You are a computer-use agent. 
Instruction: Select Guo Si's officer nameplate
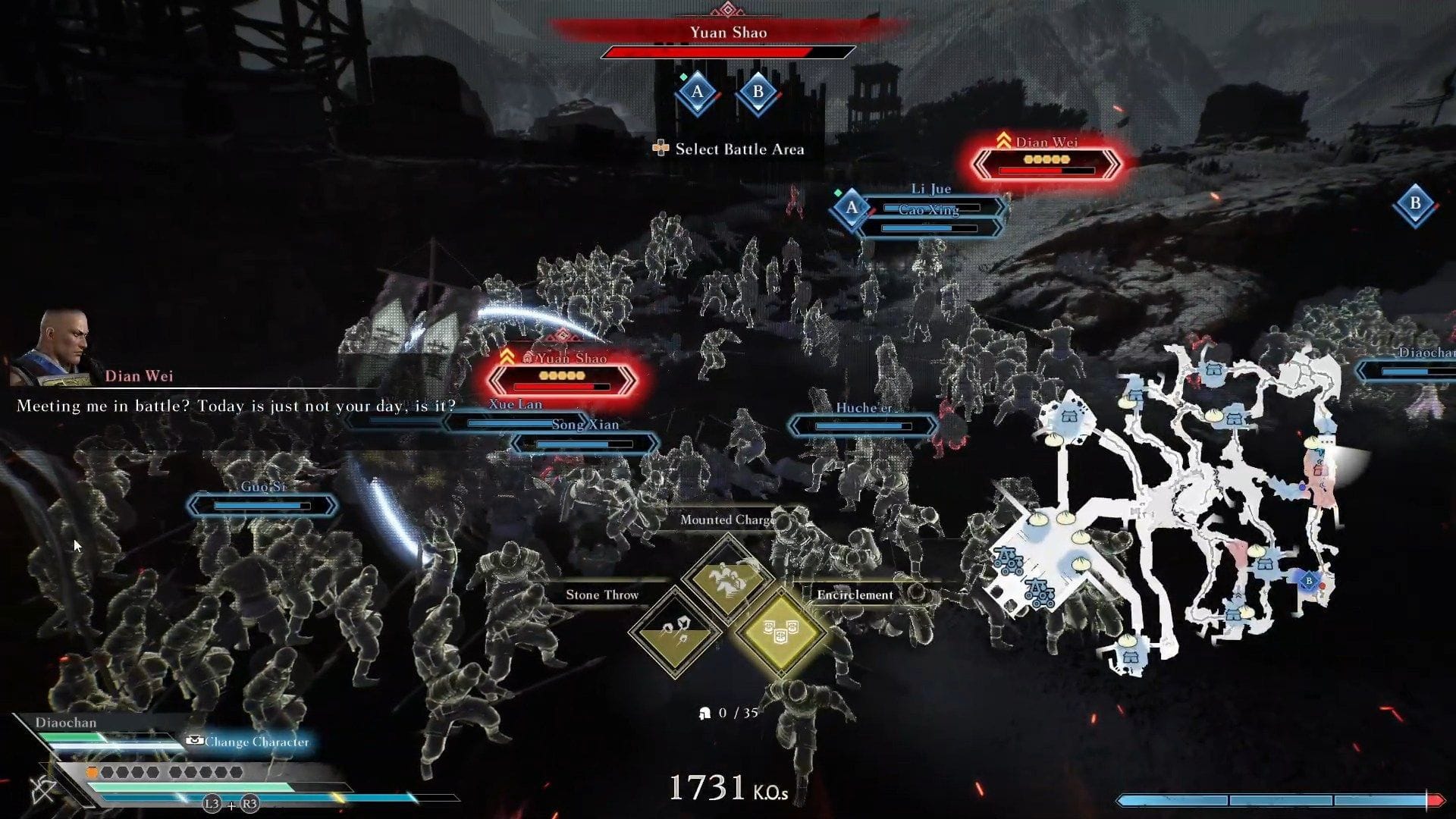(262, 505)
